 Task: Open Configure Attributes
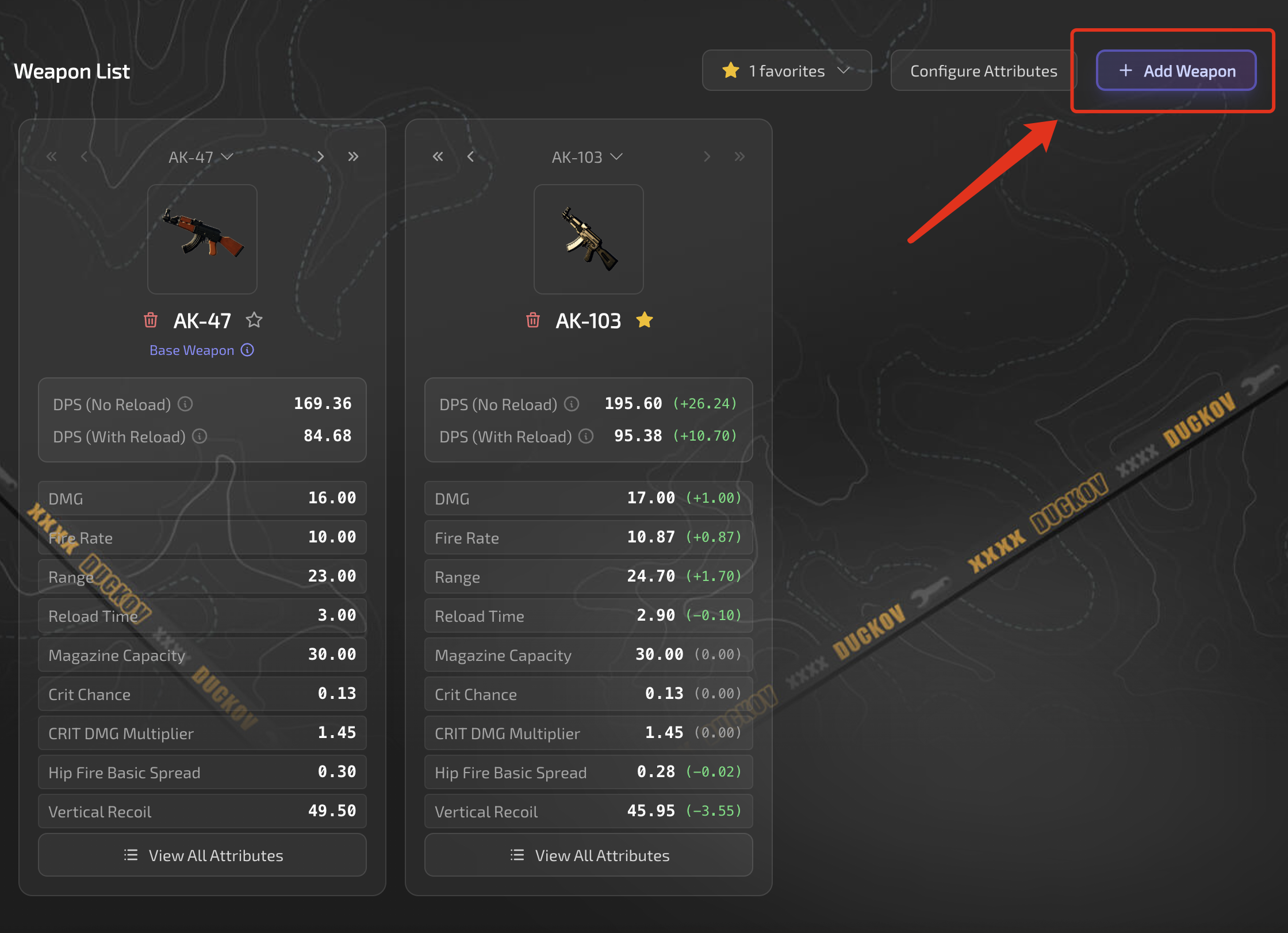(983, 71)
